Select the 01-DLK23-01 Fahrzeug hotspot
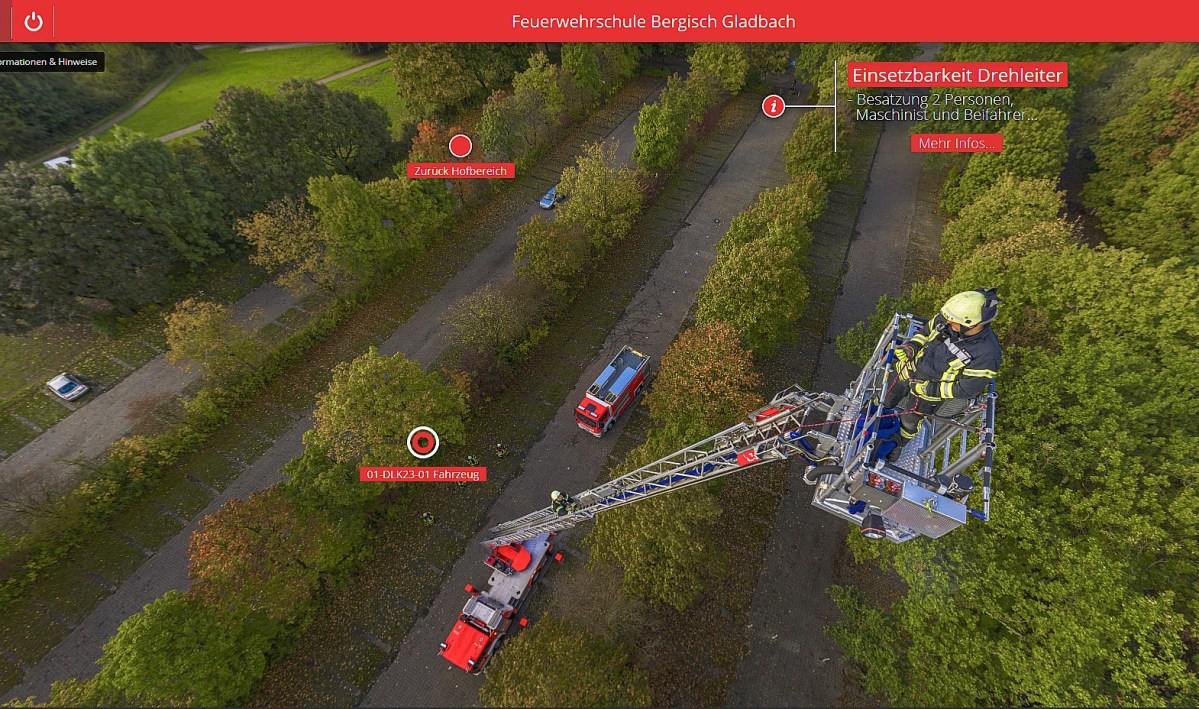 [423, 442]
